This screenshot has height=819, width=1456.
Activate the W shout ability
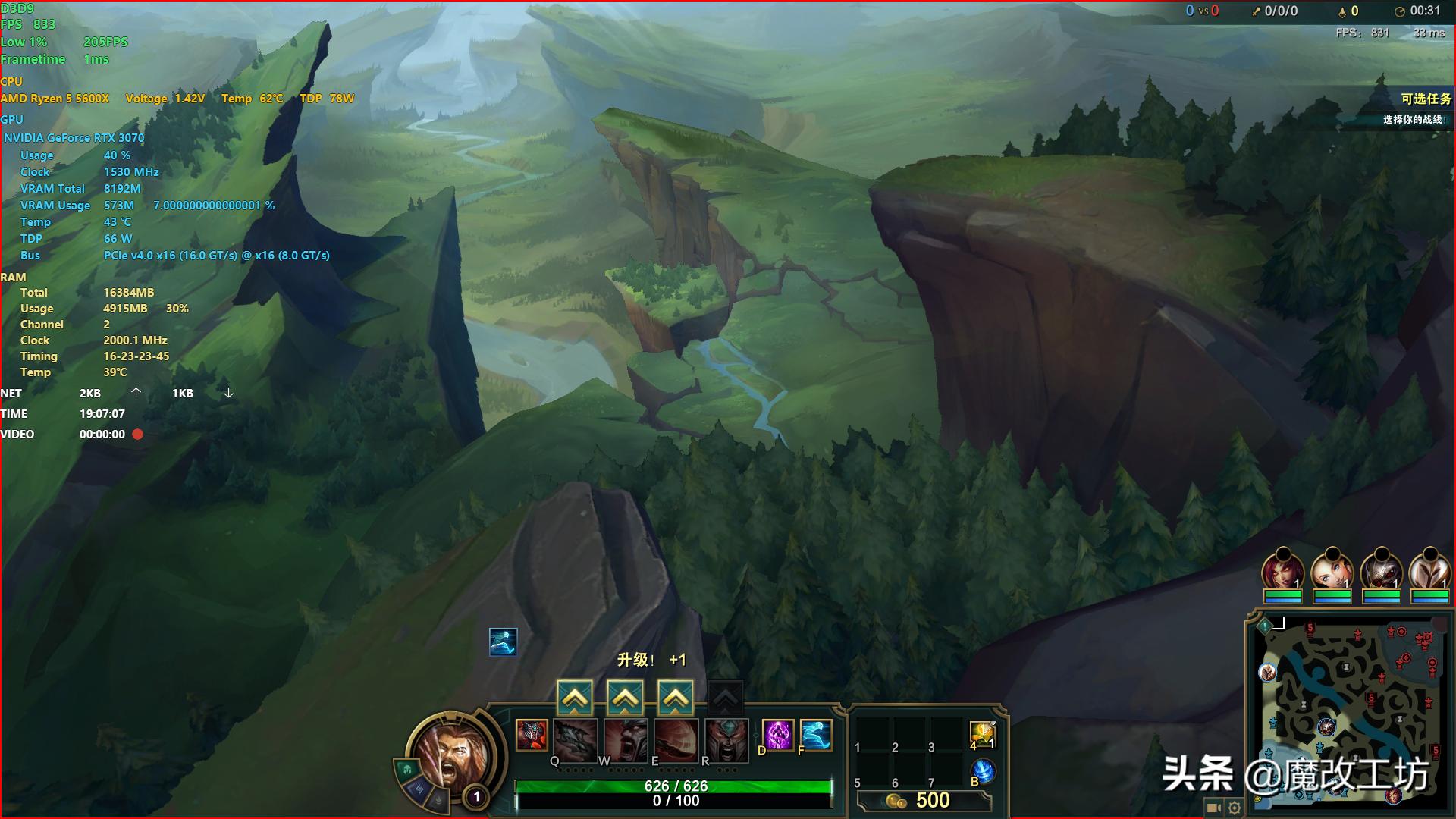pyautogui.click(x=626, y=738)
